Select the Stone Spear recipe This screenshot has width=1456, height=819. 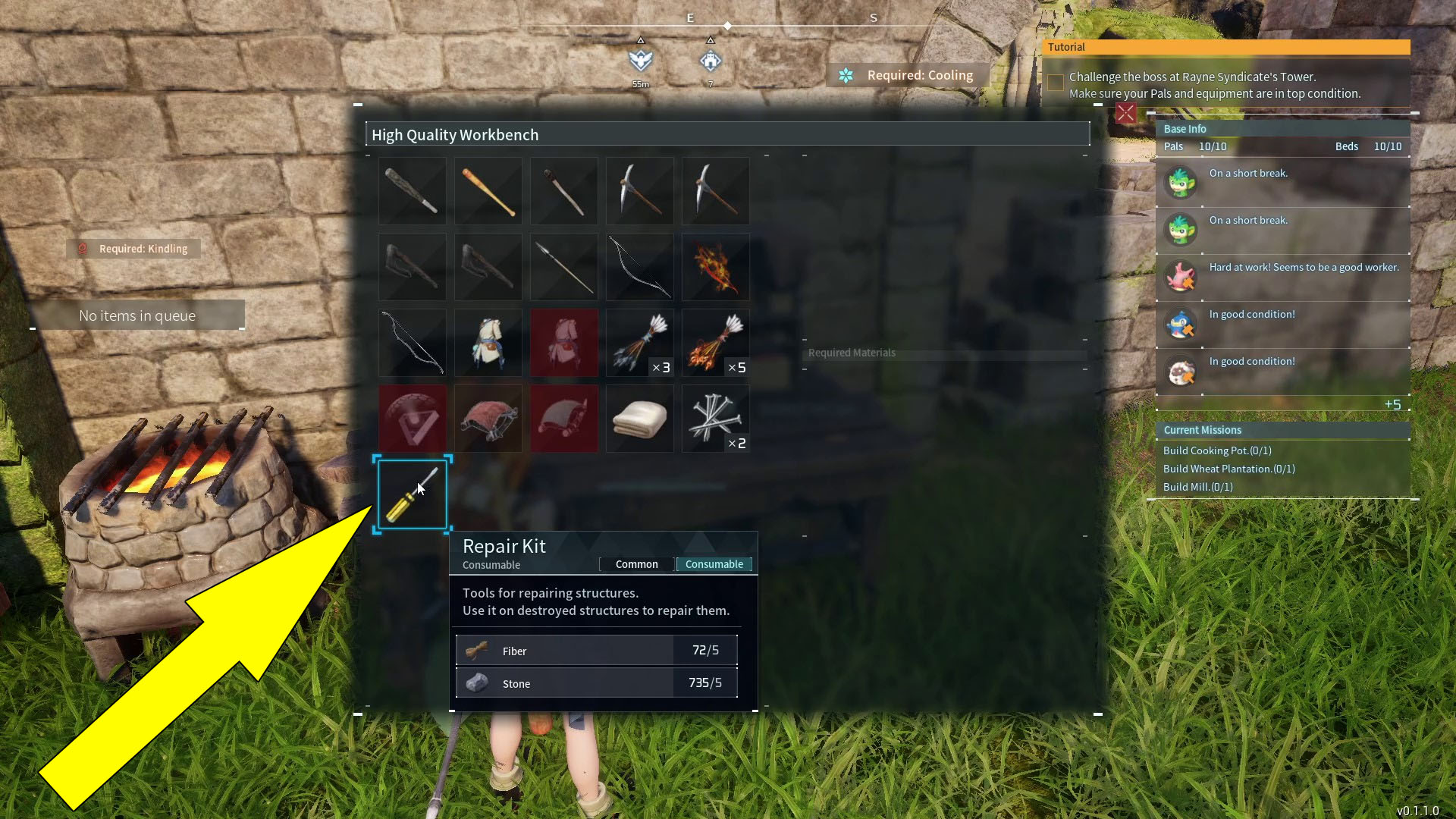tap(563, 267)
